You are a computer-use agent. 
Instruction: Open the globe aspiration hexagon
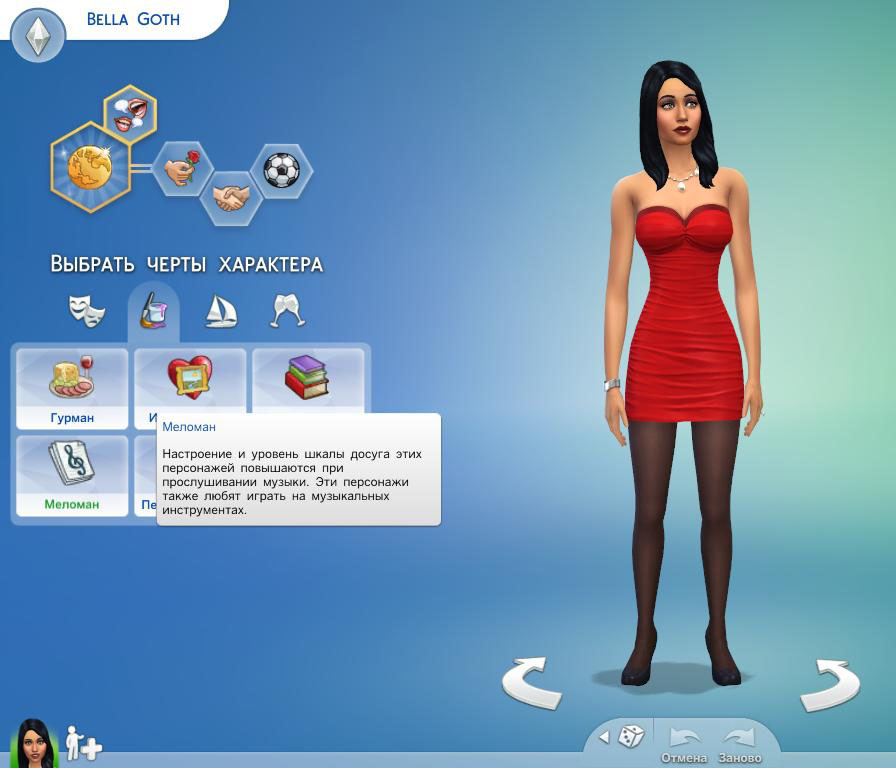click(89, 167)
